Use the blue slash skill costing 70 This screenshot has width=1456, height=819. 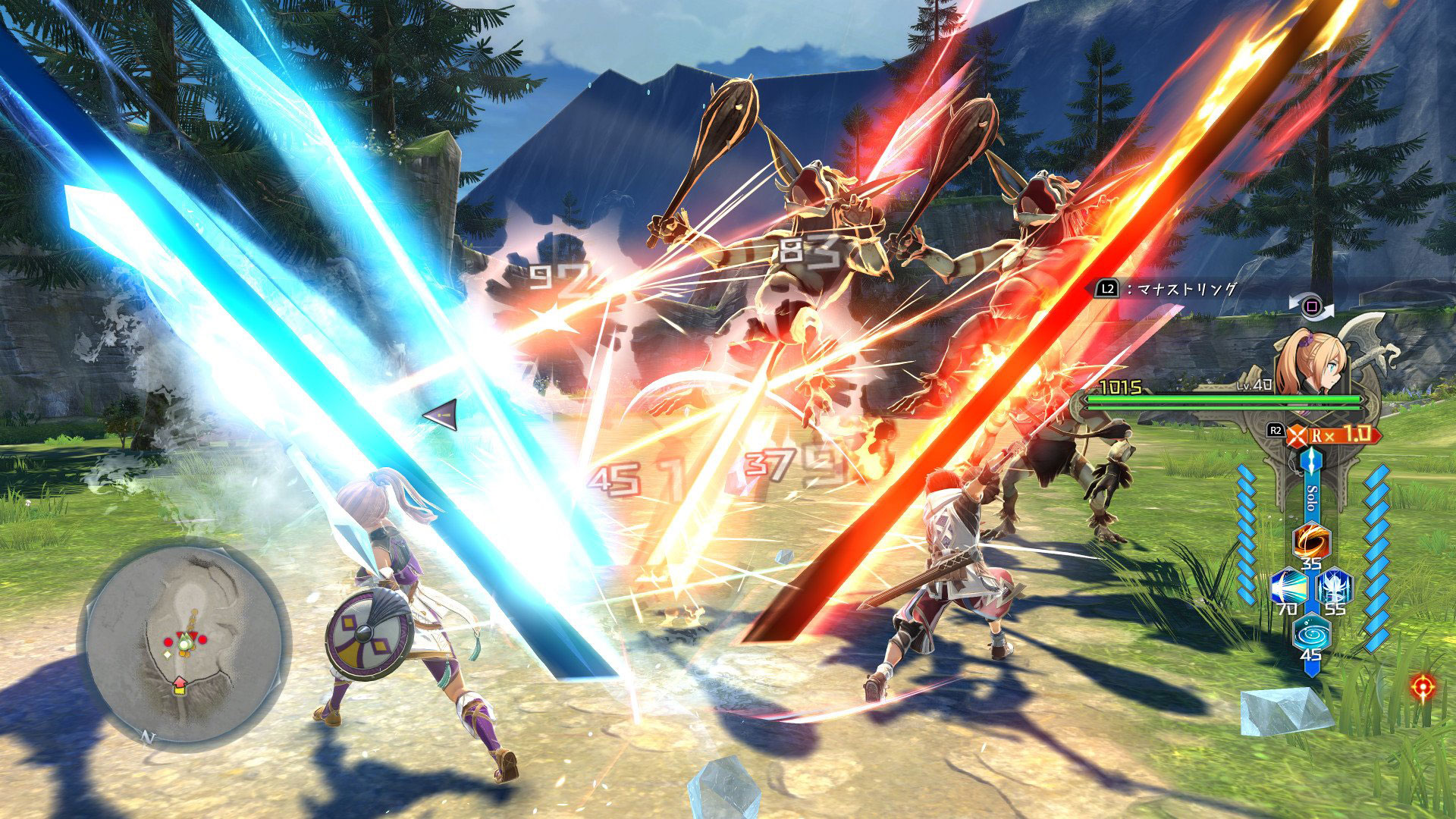click(1288, 587)
